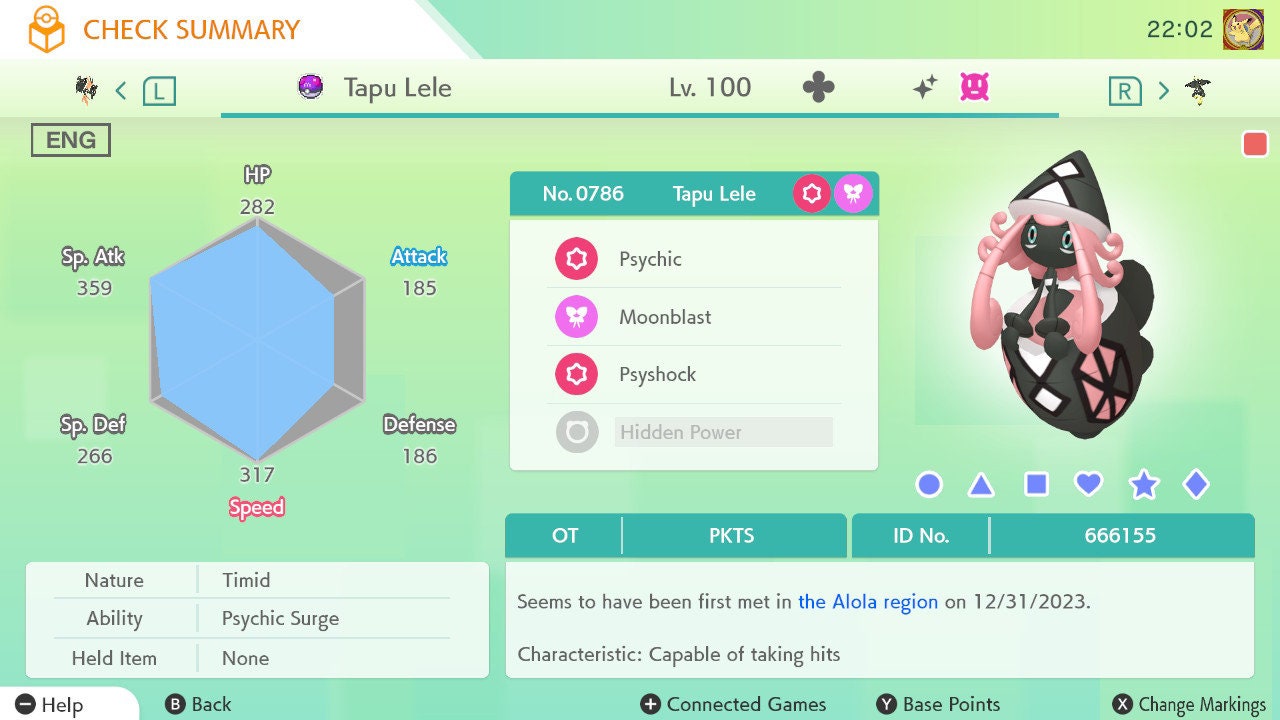Open the Help panel

pyautogui.click(x=50, y=705)
